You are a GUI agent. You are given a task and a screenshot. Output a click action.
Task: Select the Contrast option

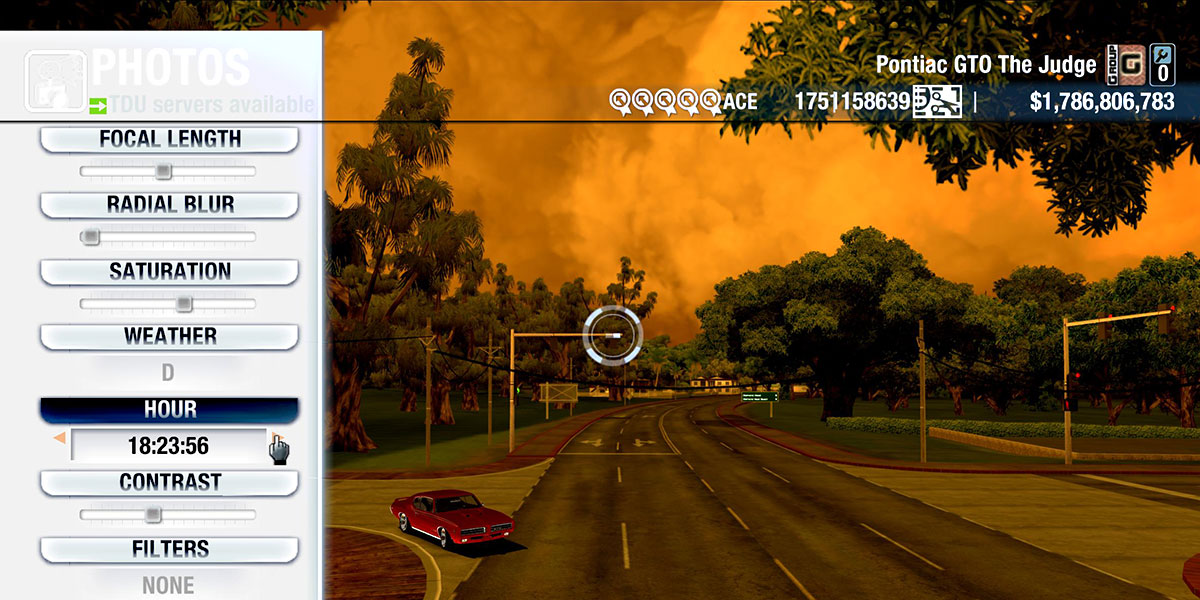click(169, 482)
